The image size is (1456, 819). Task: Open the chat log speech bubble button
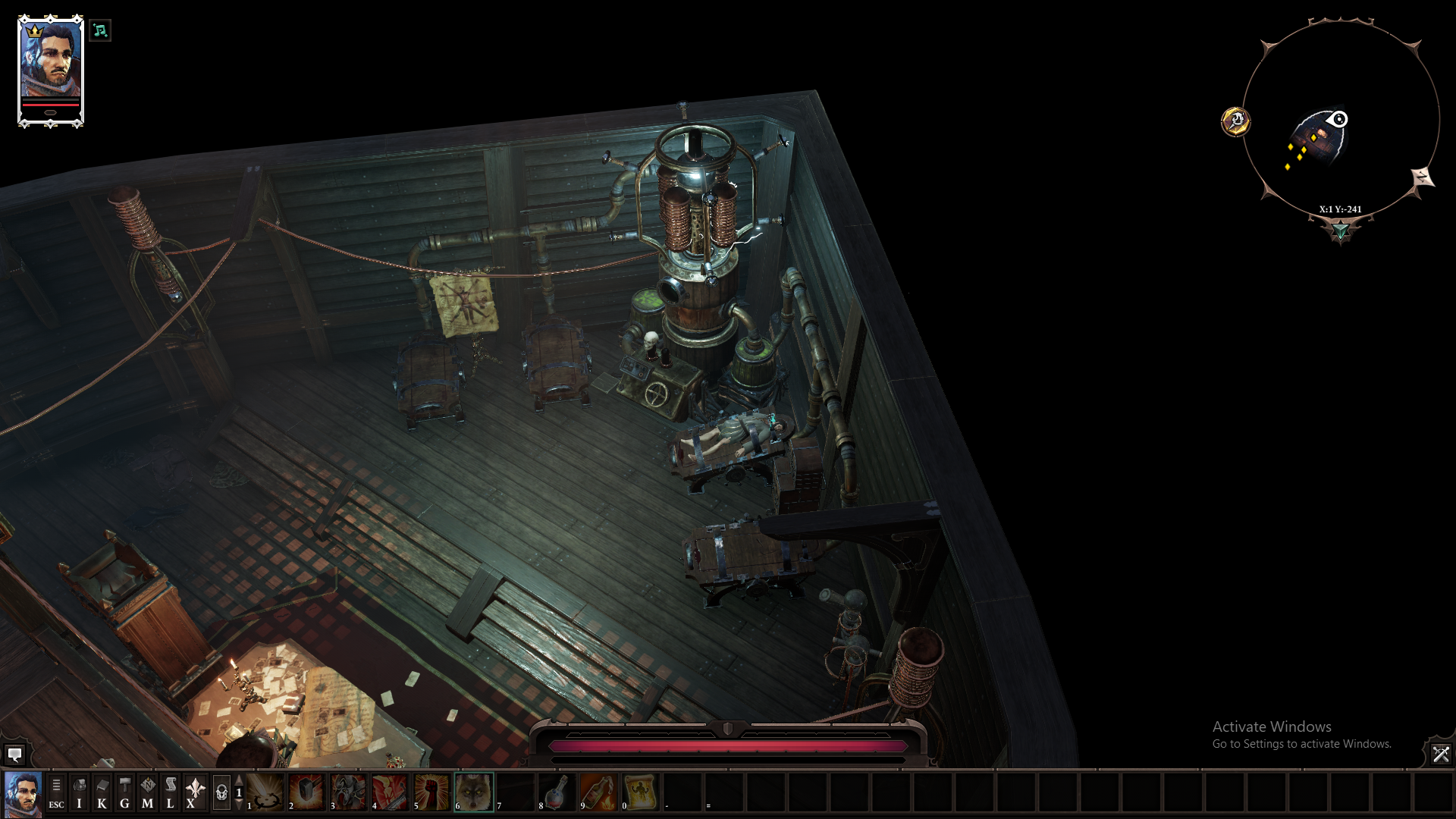point(14,754)
